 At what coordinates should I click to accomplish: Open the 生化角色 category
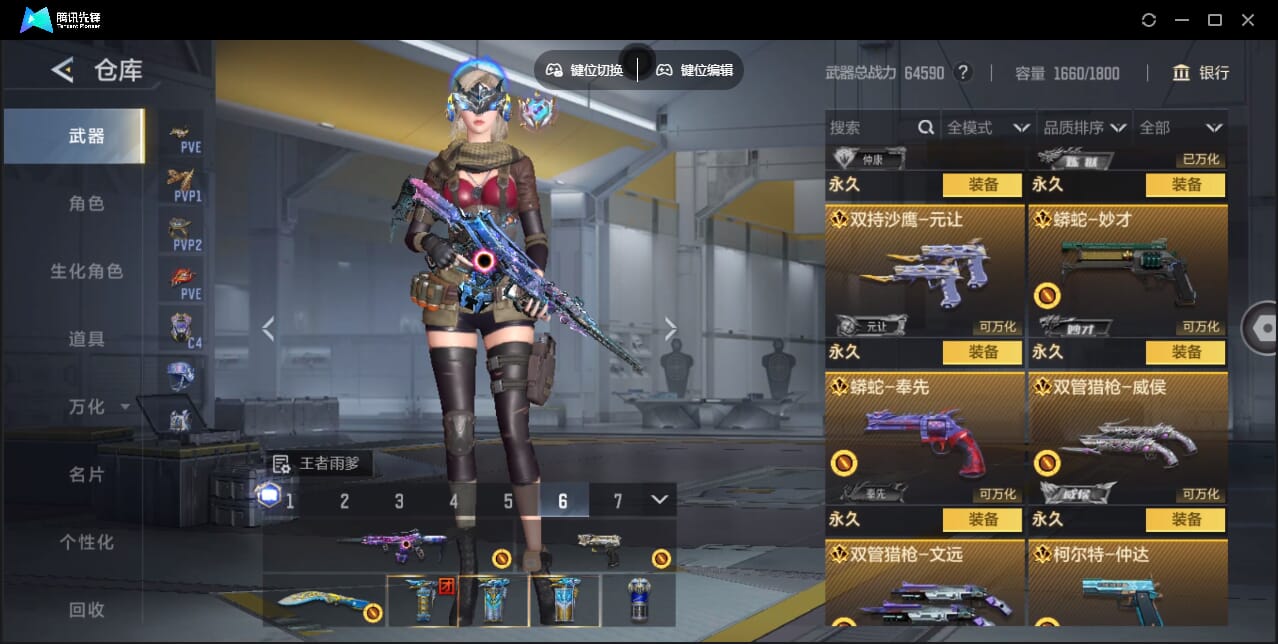pyautogui.click(x=86, y=272)
